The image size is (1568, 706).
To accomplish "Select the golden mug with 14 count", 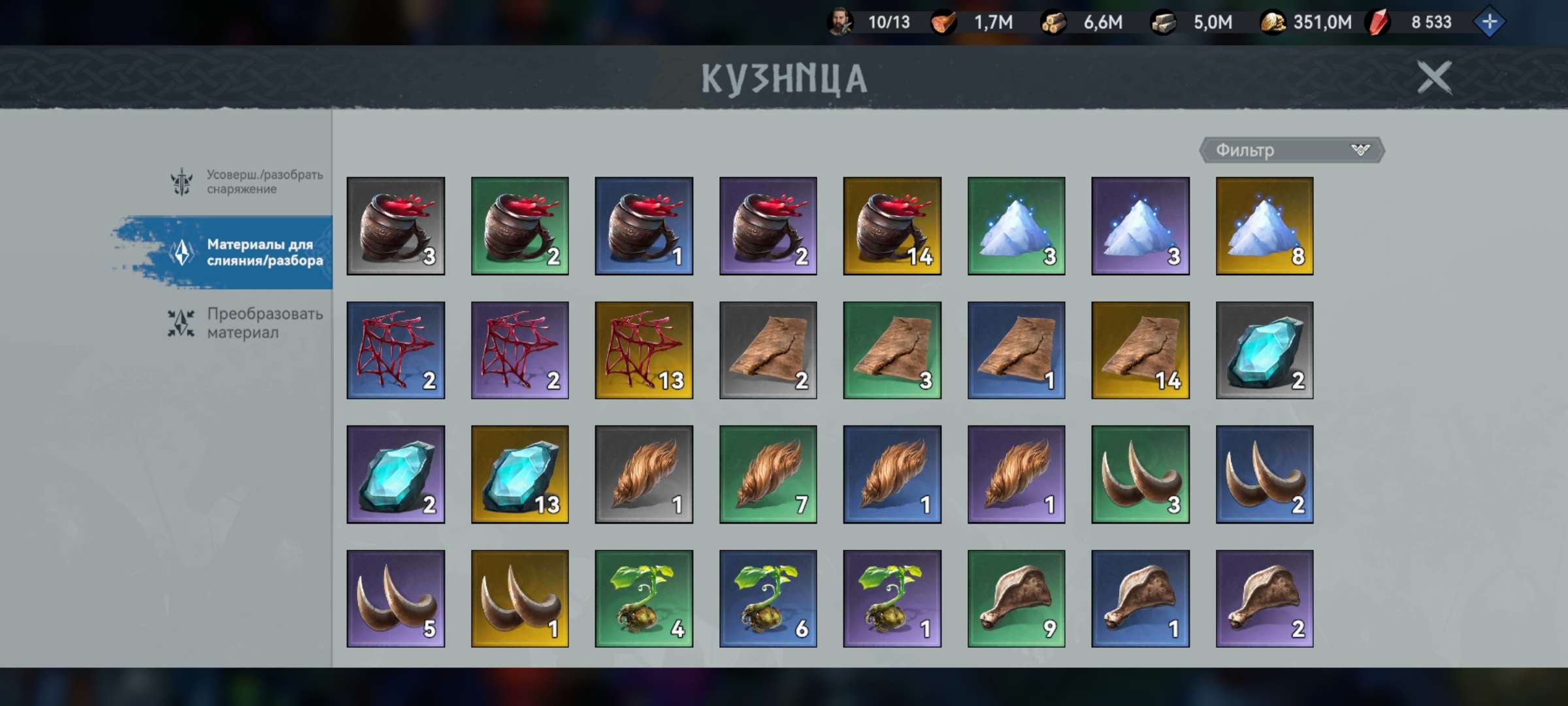I will (x=892, y=225).
